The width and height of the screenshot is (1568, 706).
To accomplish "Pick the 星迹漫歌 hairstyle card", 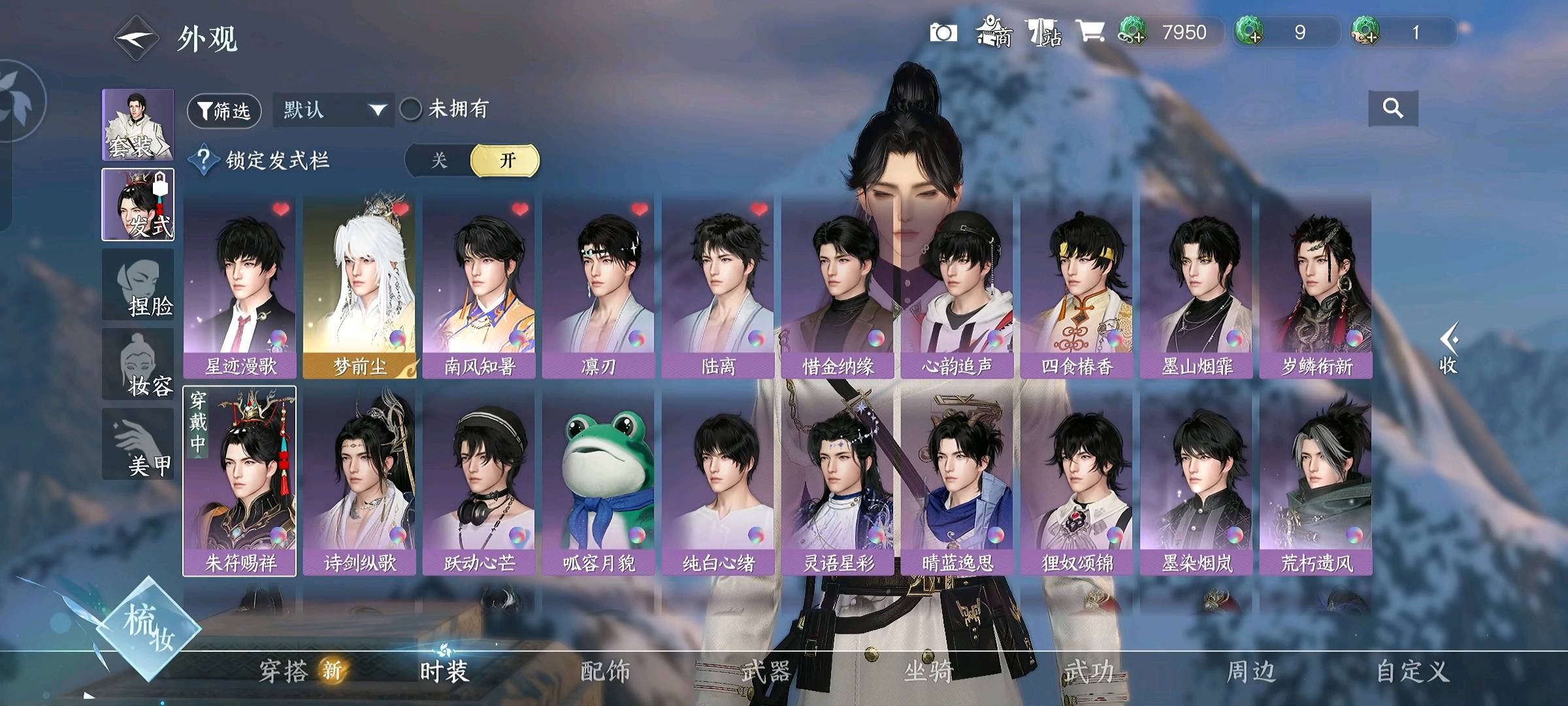I will tap(240, 286).
